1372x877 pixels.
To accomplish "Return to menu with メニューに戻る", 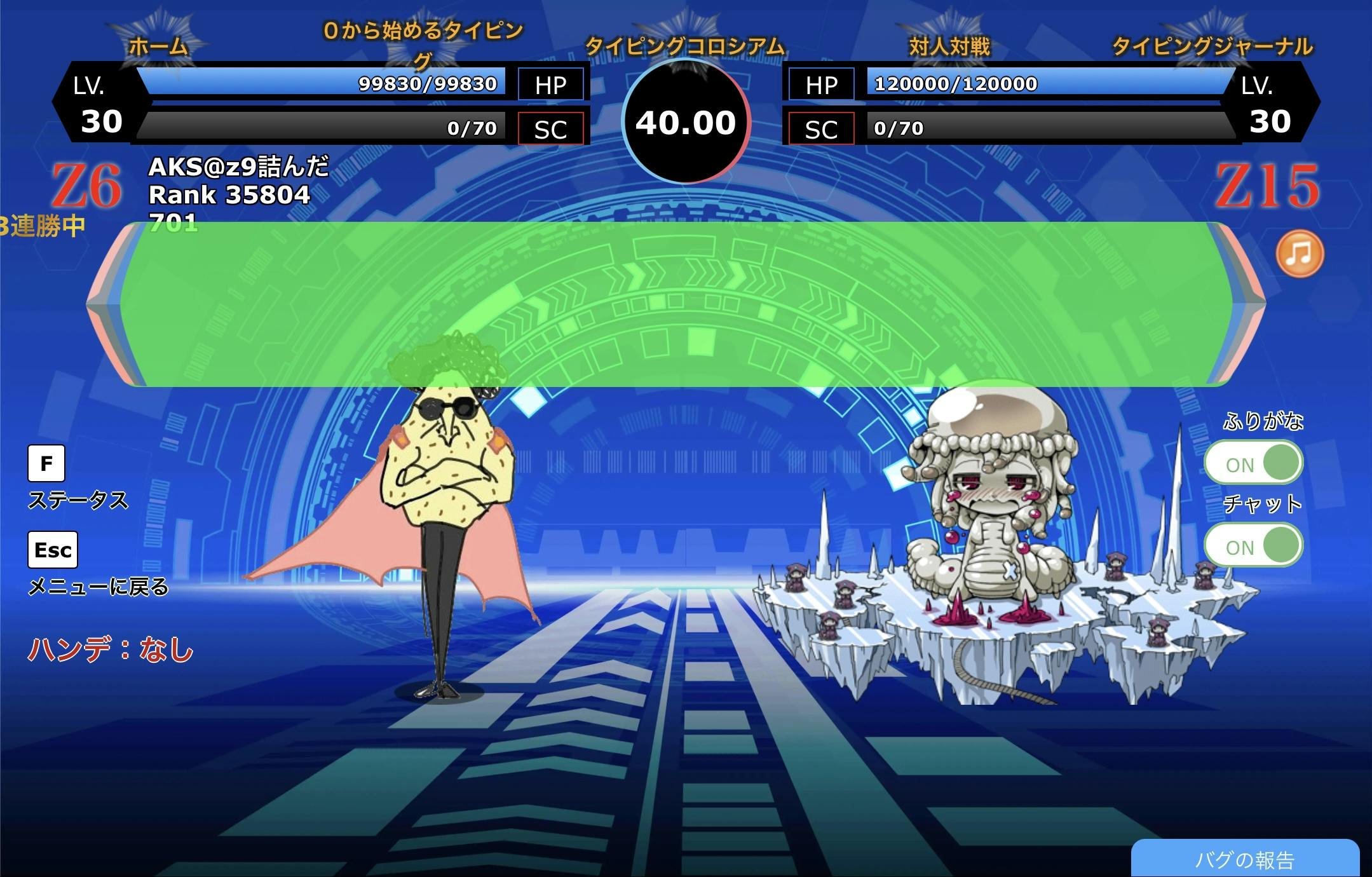I will point(53,550).
